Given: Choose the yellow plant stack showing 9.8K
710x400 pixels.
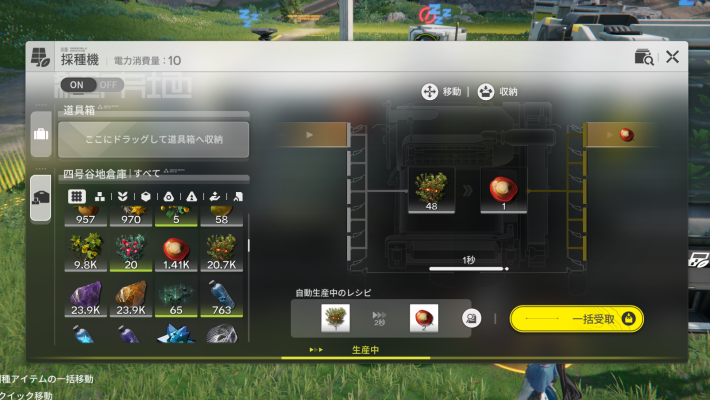Looking at the screenshot, I should click(84, 252).
